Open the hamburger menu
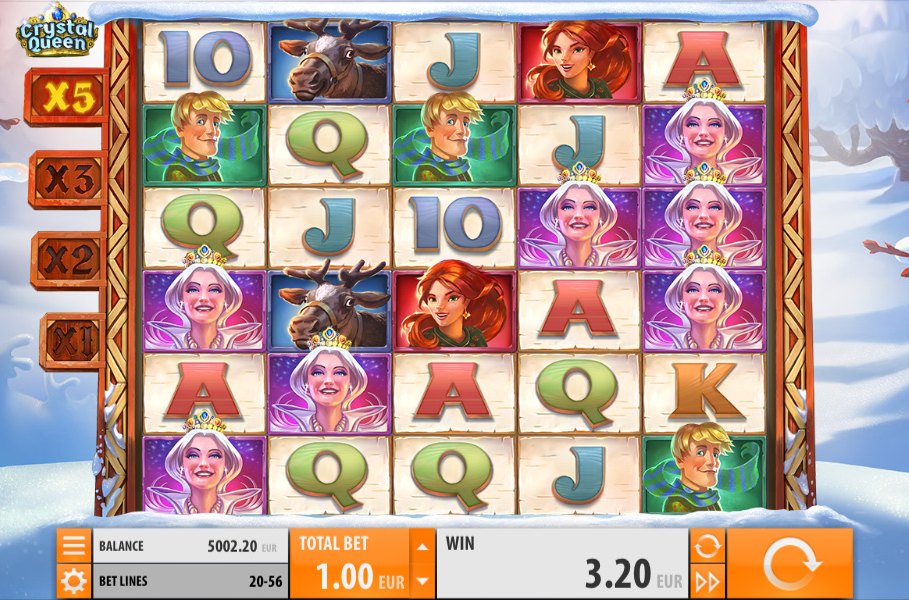Viewport: 909px width, 600px height. (73, 546)
